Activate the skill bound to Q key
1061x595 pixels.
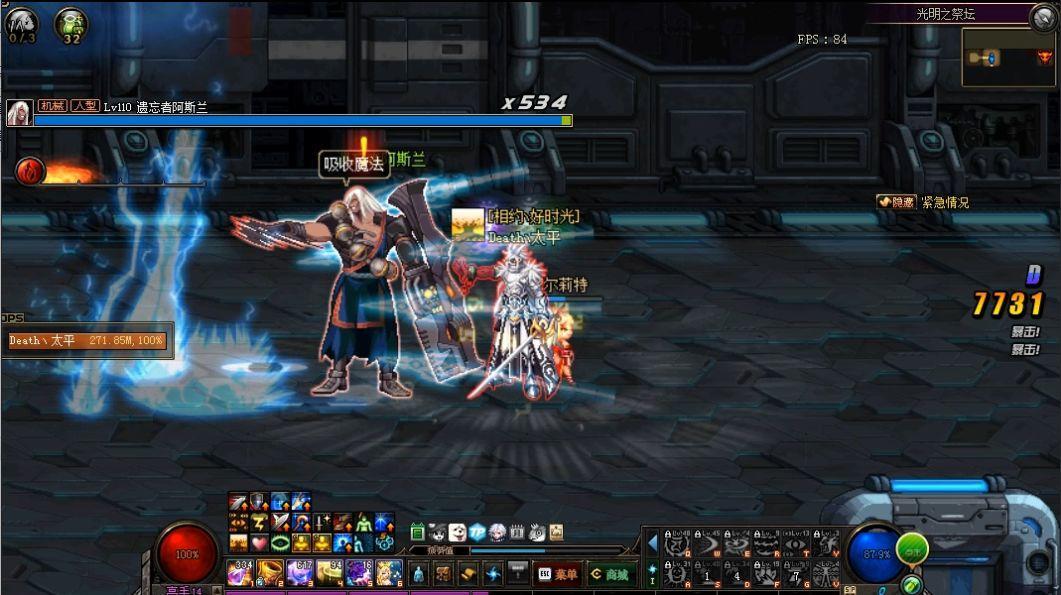678,543
